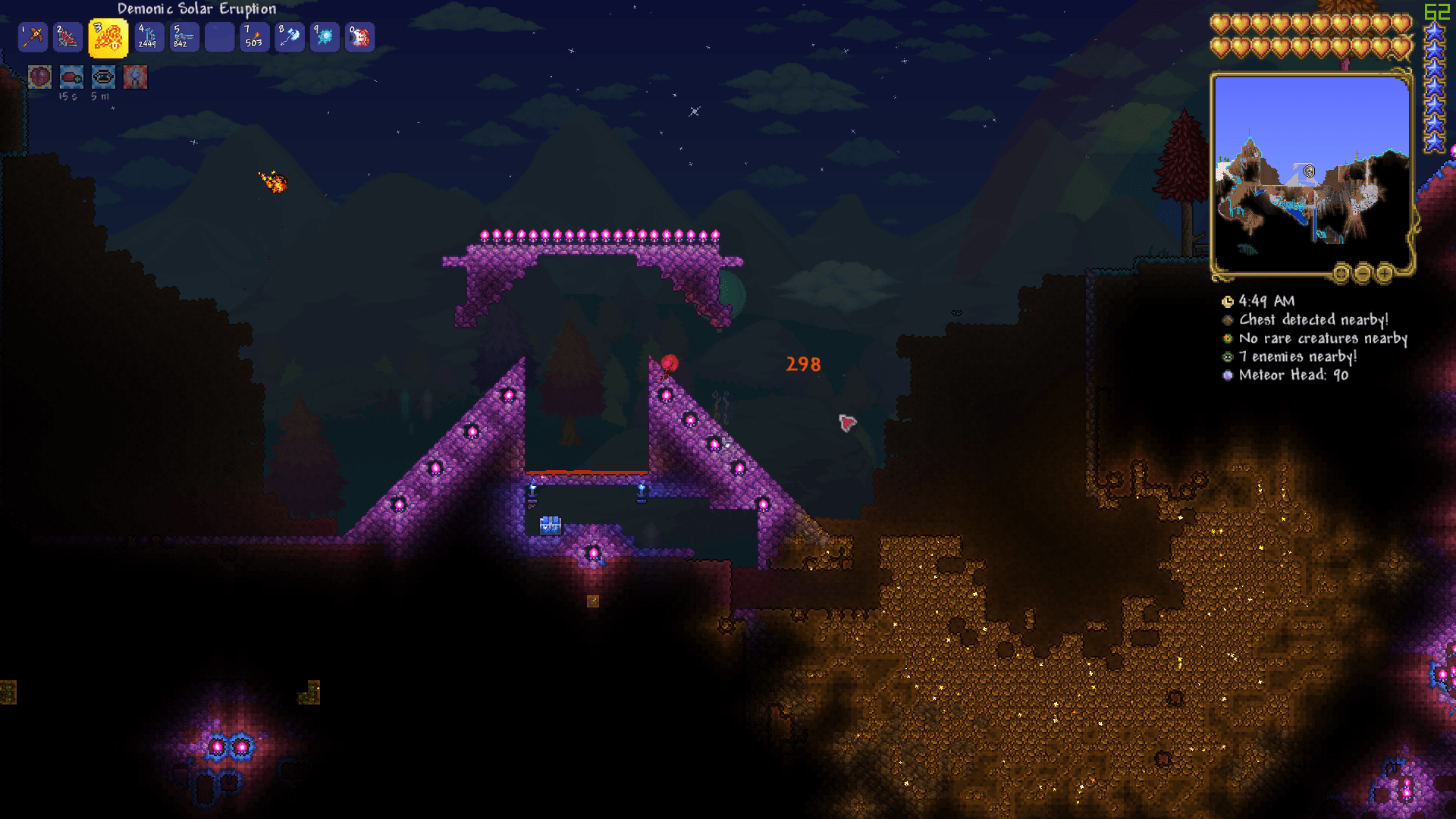The image size is (1456, 819).
Task: Cancel the Well Fed food buff
Action: click(71, 77)
